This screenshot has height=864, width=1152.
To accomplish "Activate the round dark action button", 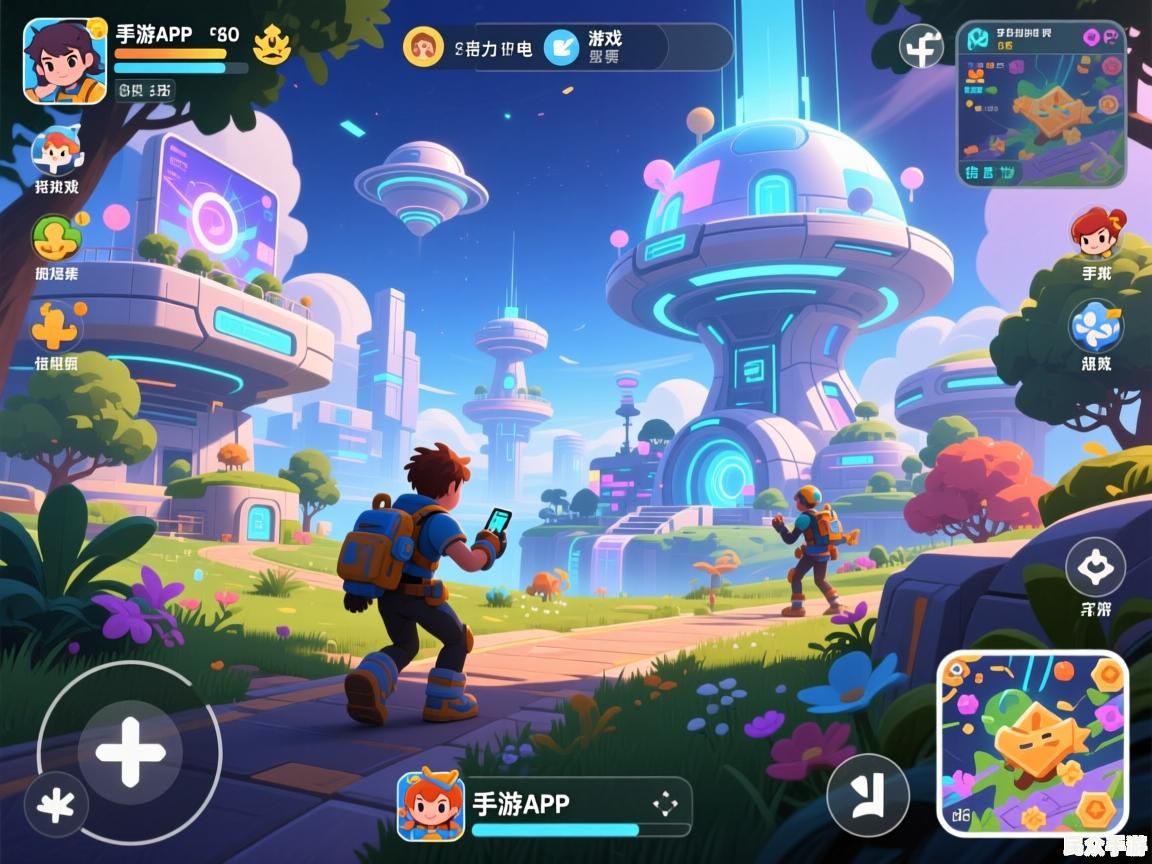I will [868, 795].
